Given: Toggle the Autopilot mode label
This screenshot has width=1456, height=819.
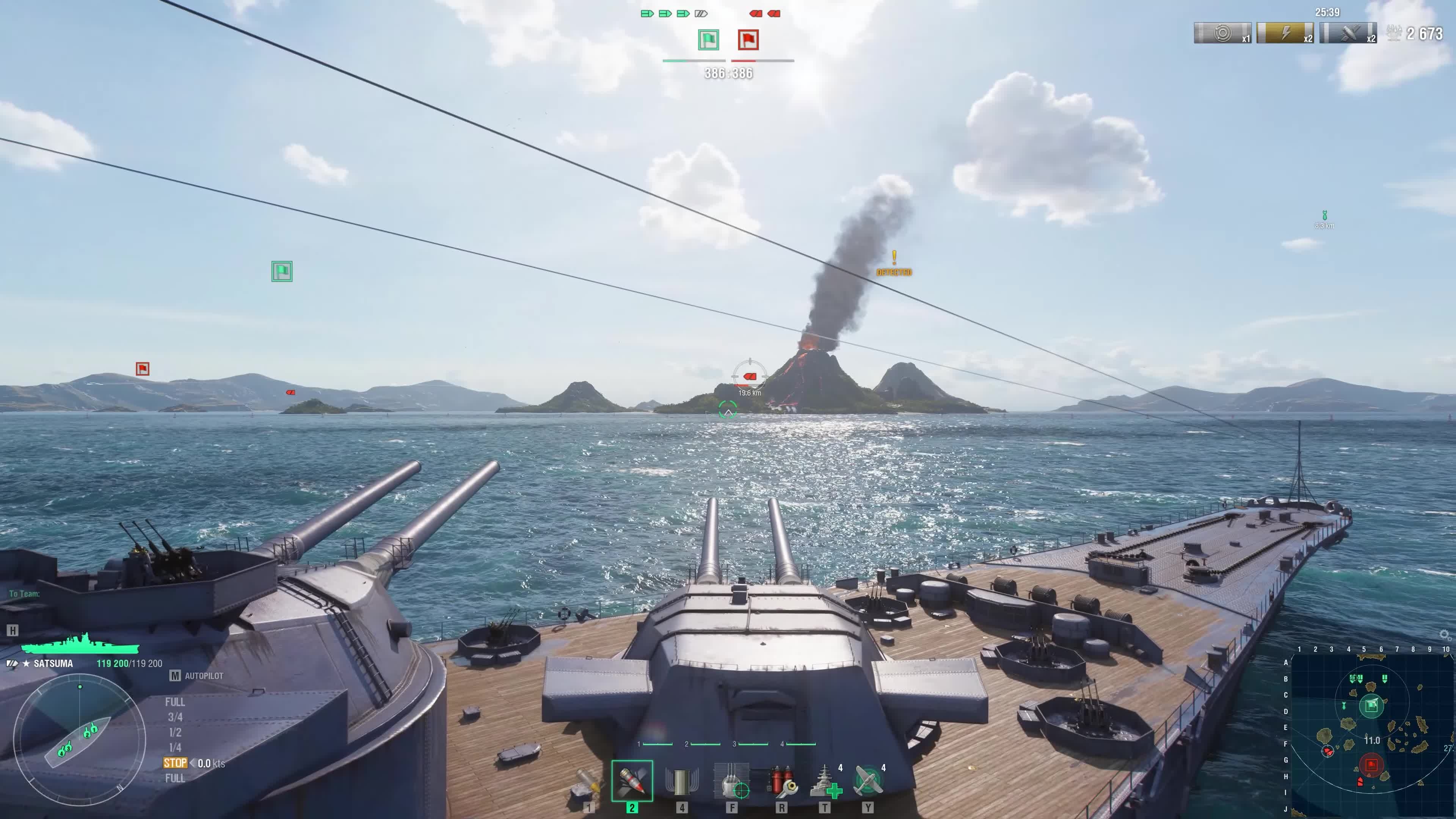Looking at the screenshot, I should (x=204, y=676).
